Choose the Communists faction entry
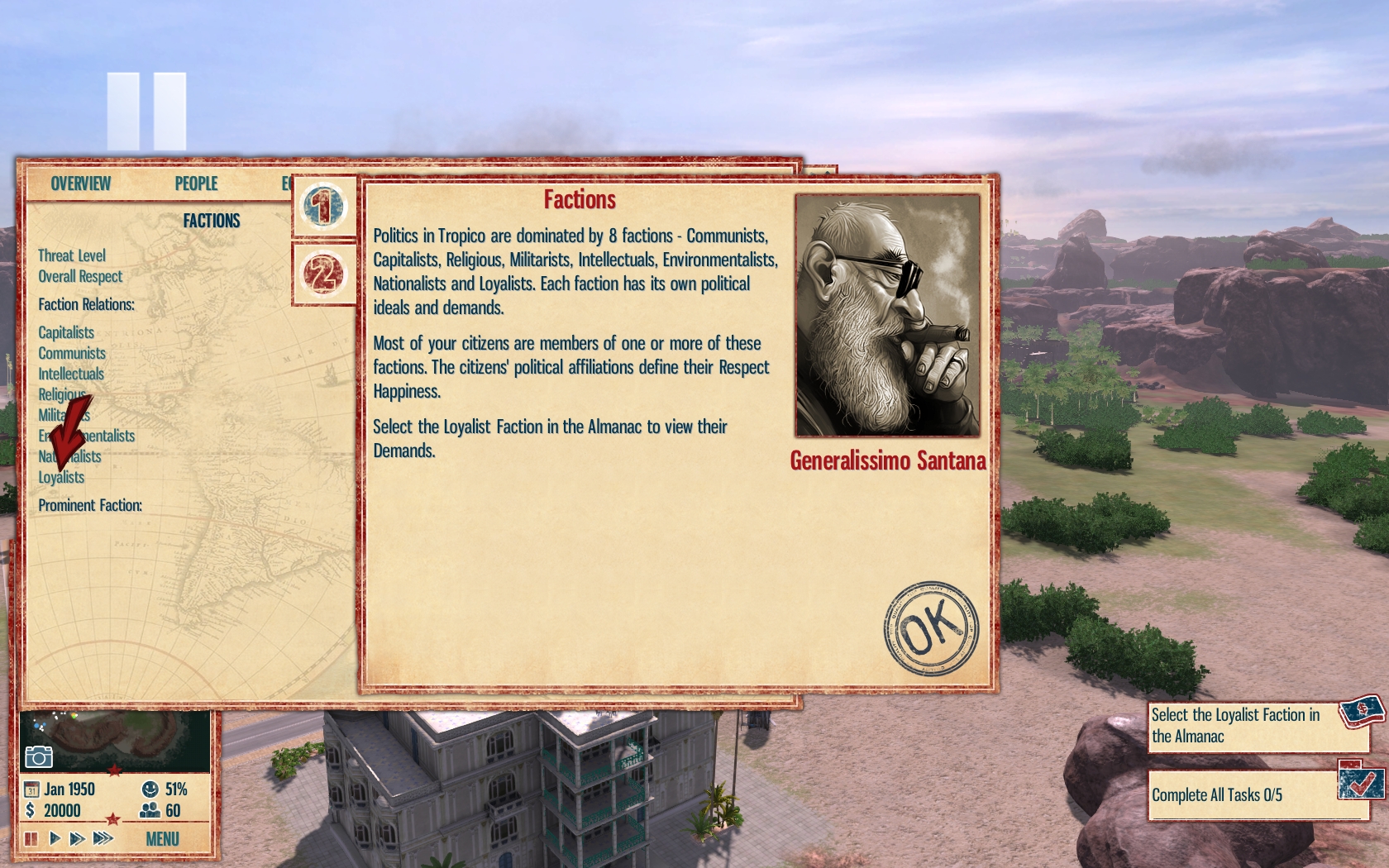This screenshot has height=868, width=1389. [x=72, y=353]
